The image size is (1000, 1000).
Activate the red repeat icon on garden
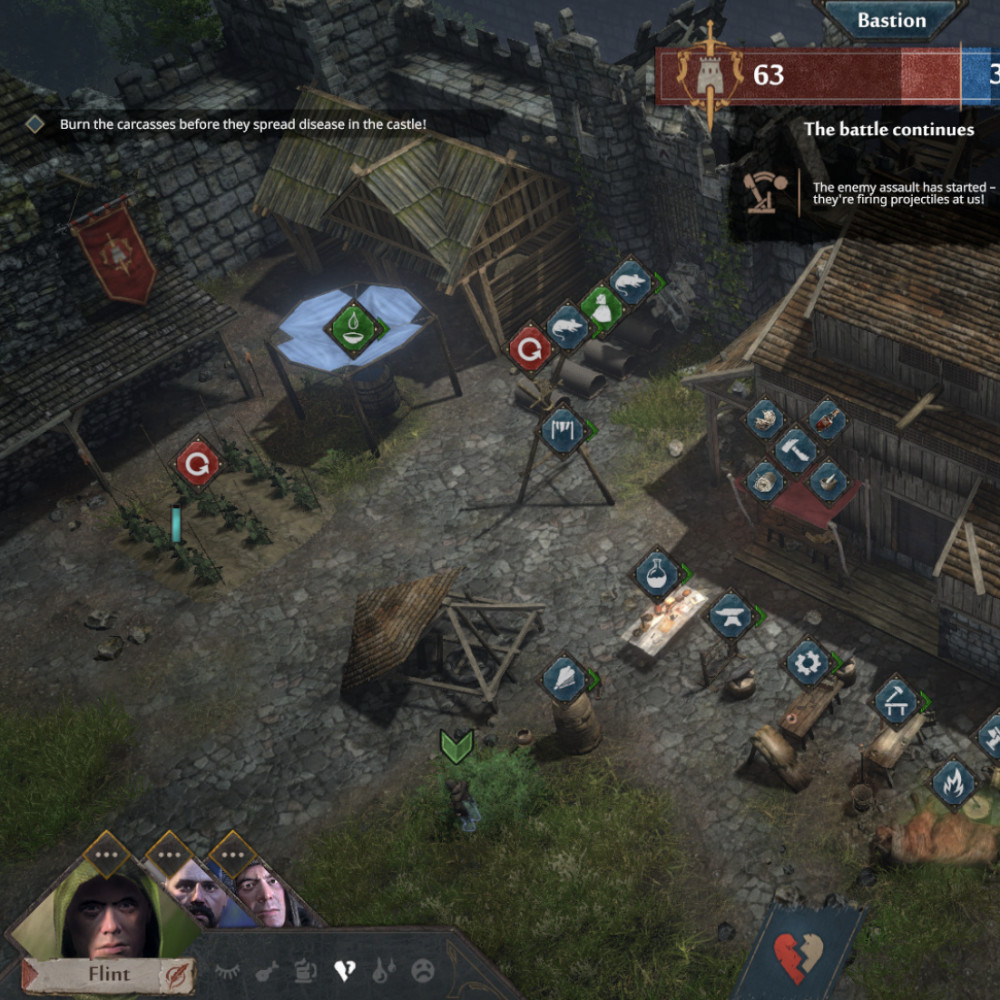[197, 464]
